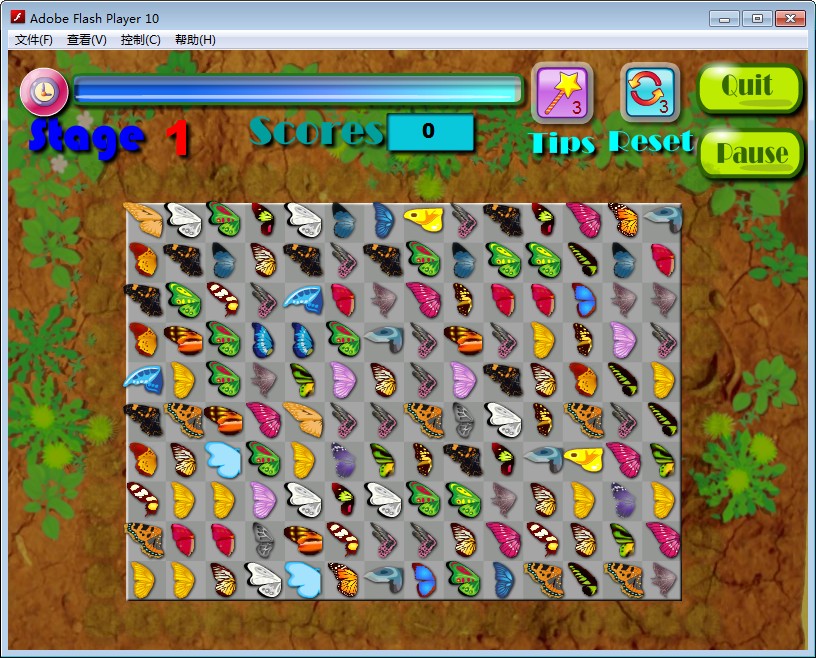Use the magic wand Tips icon
This screenshot has height=658, width=816.
[x=561, y=93]
